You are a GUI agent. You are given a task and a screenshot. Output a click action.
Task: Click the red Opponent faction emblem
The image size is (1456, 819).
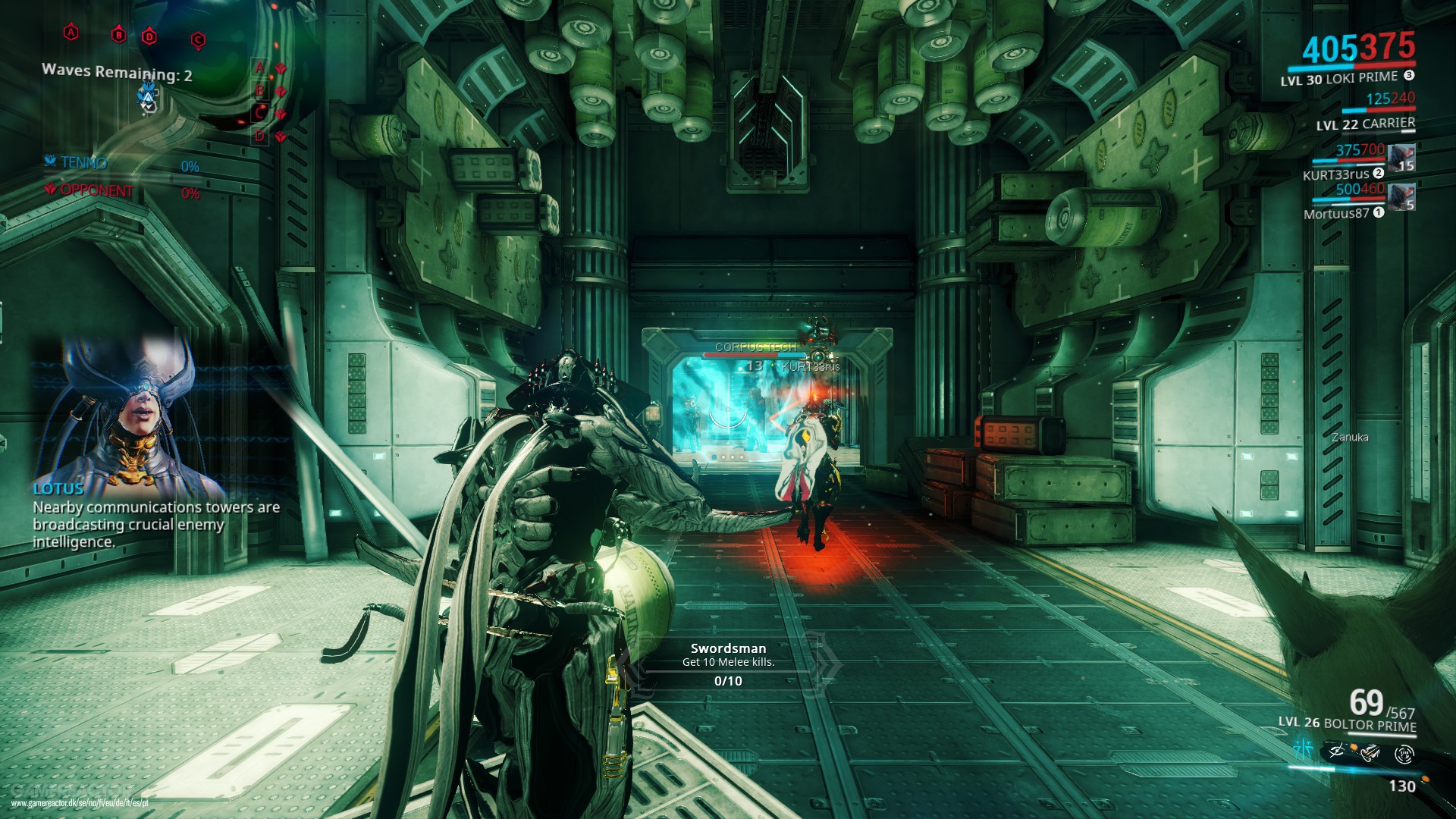pos(49,190)
